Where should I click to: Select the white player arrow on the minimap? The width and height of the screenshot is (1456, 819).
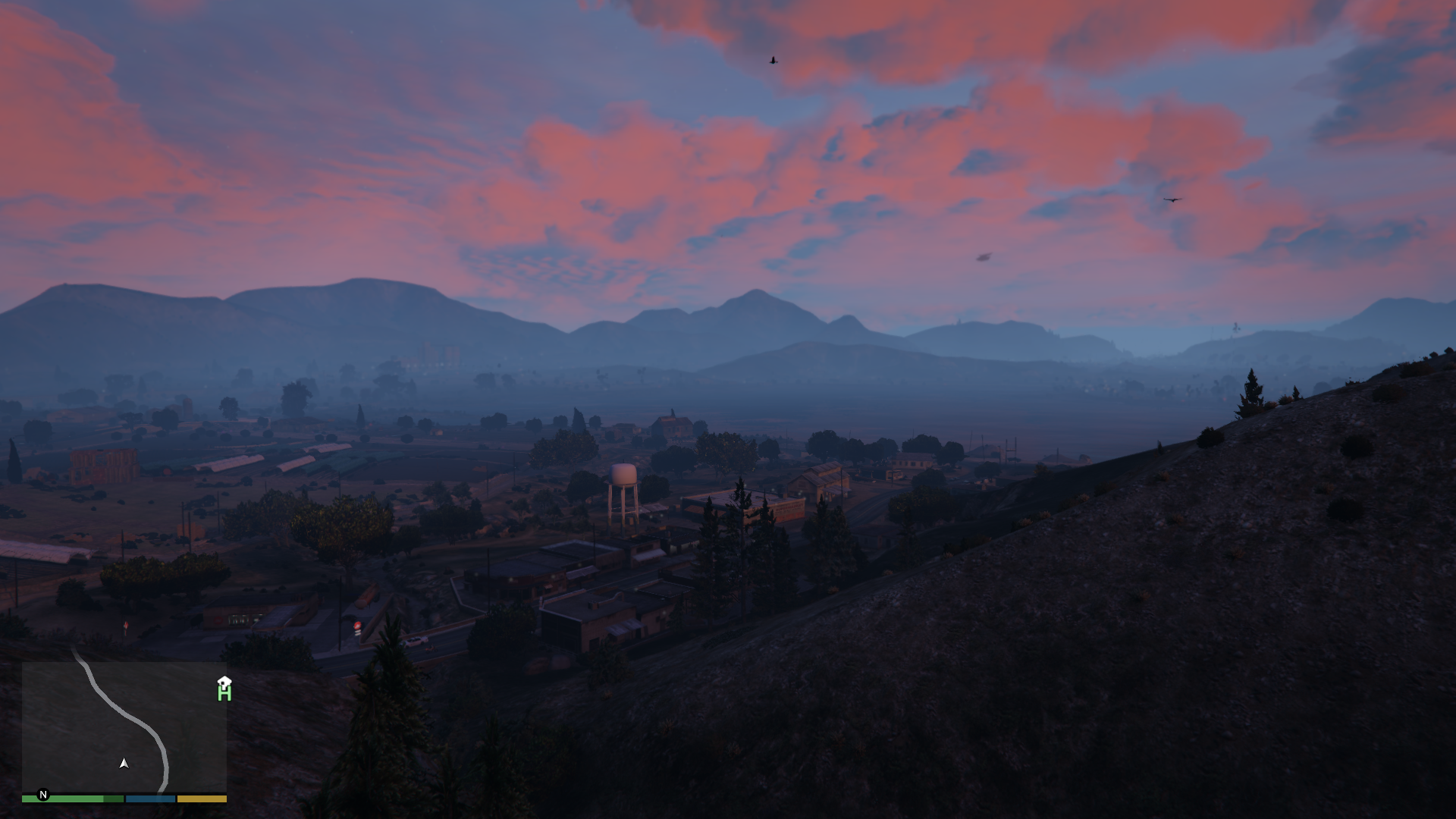click(124, 764)
